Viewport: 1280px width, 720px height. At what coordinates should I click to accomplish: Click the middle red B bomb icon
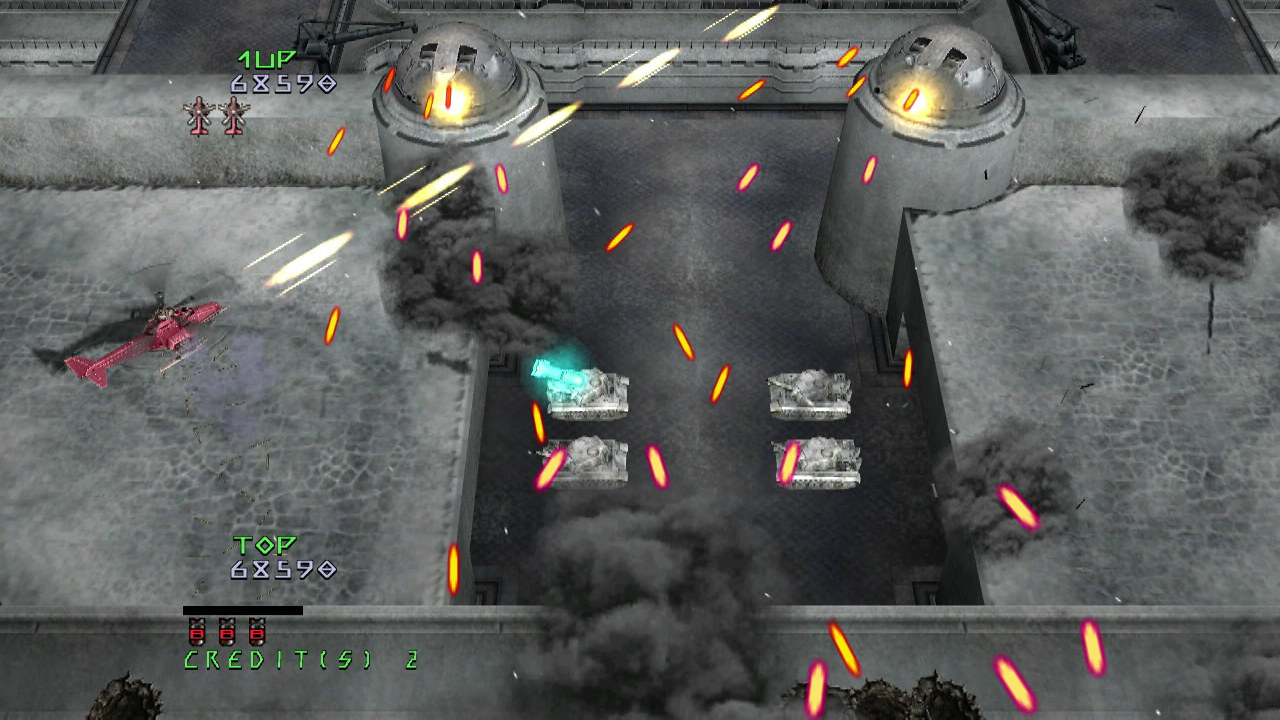click(228, 633)
